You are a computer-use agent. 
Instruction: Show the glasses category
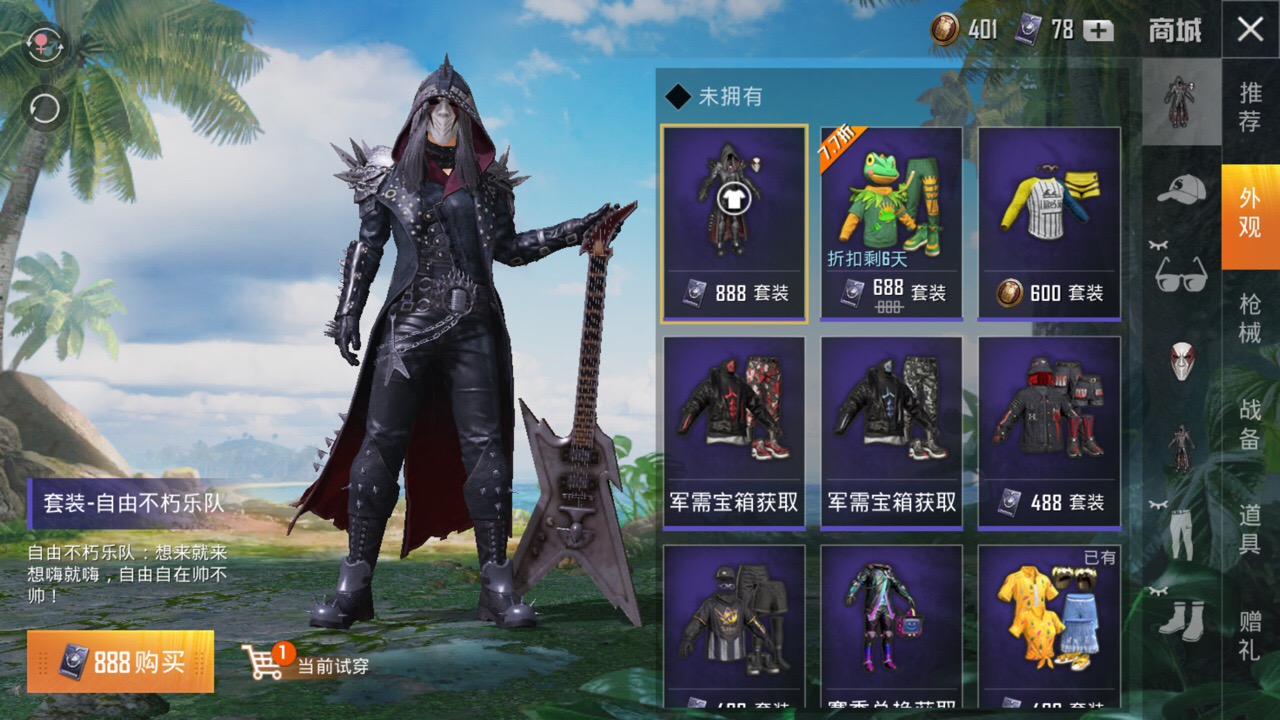pyautogui.click(x=1181, y=274)
